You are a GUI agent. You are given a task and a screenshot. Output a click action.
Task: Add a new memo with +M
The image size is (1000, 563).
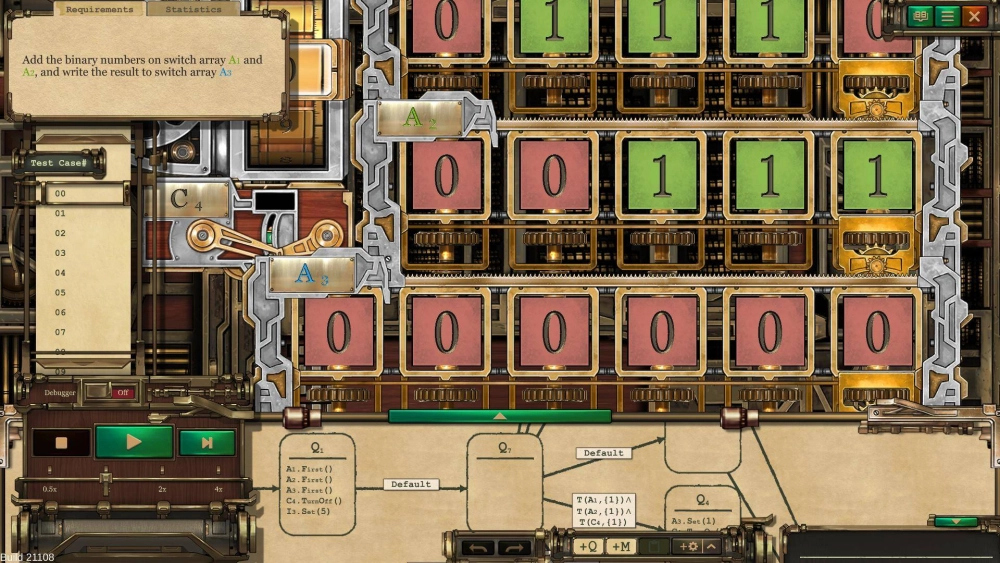(620, 547)
